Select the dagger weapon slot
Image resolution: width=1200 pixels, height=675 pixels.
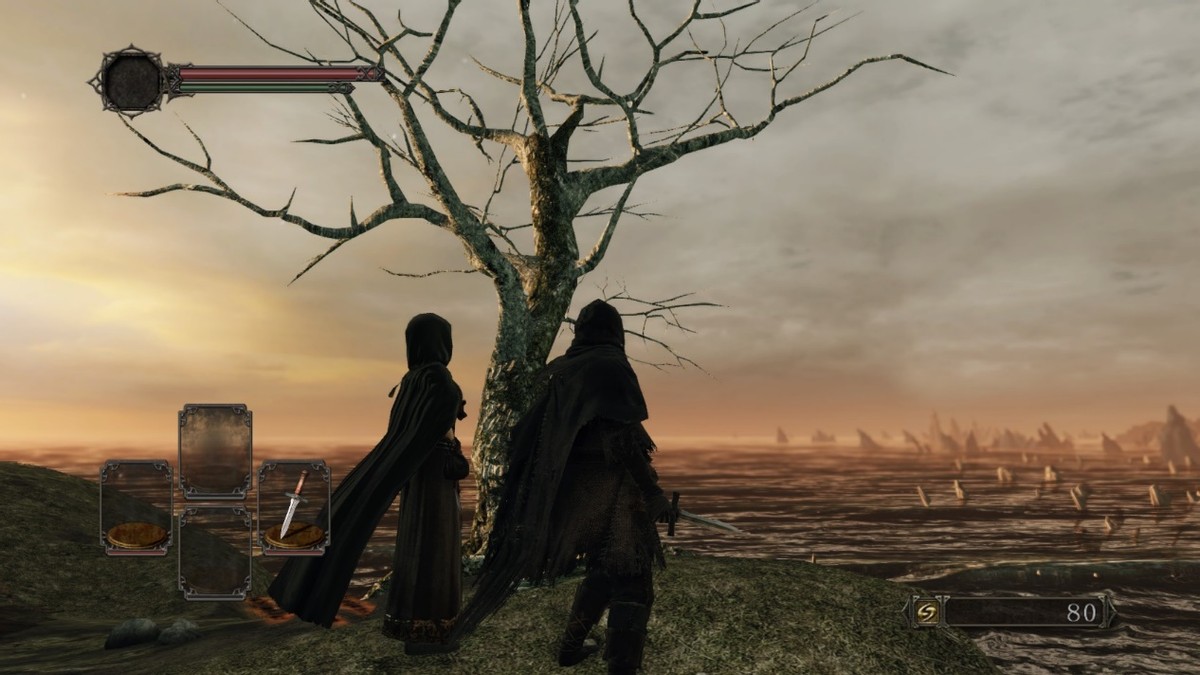(x=294, y=506)
